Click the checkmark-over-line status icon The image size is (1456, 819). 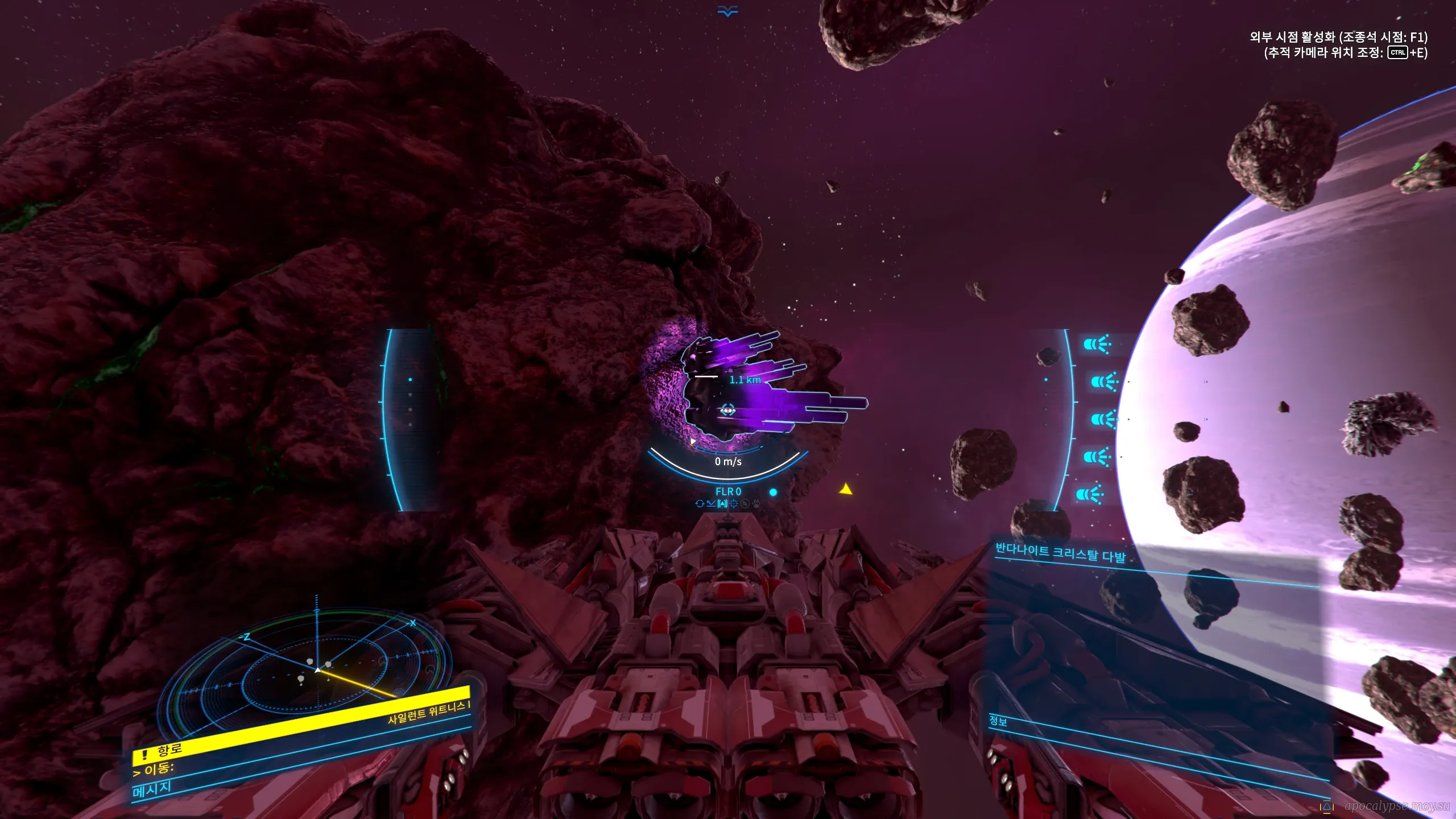[711, 503]
